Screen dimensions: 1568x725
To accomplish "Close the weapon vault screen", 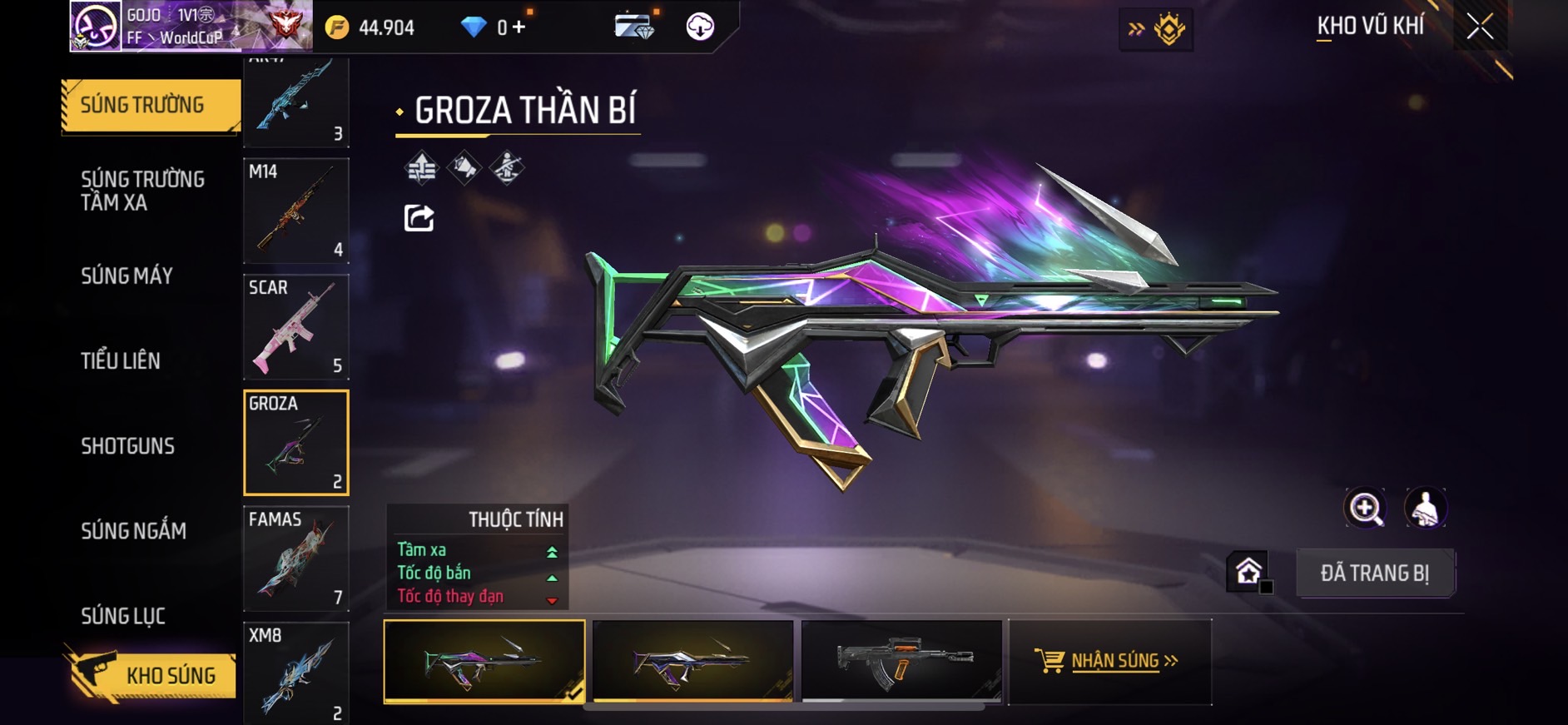I will coord(1480,27).
